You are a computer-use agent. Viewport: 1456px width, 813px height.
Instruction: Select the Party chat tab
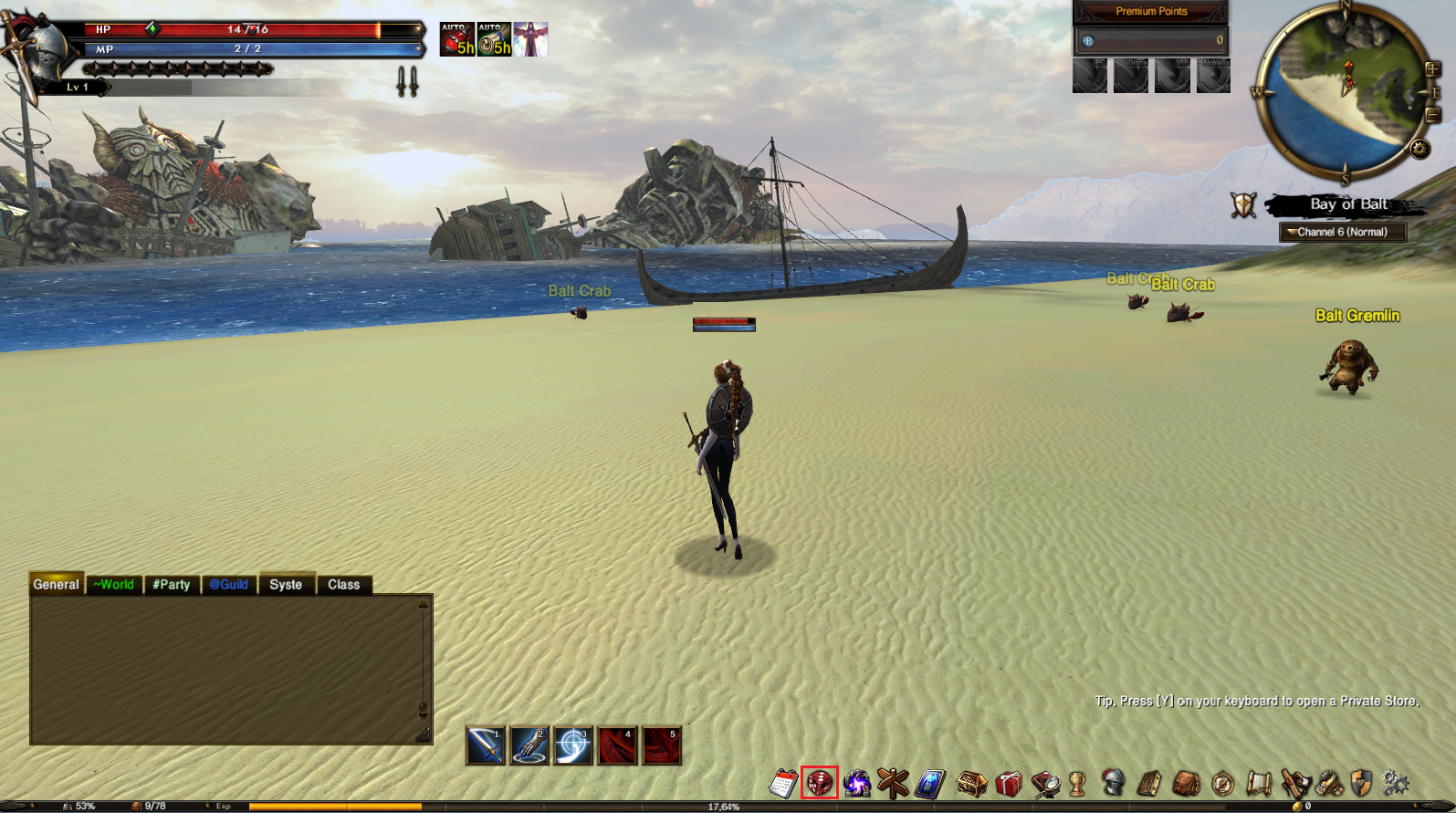[x=171, y=585]
